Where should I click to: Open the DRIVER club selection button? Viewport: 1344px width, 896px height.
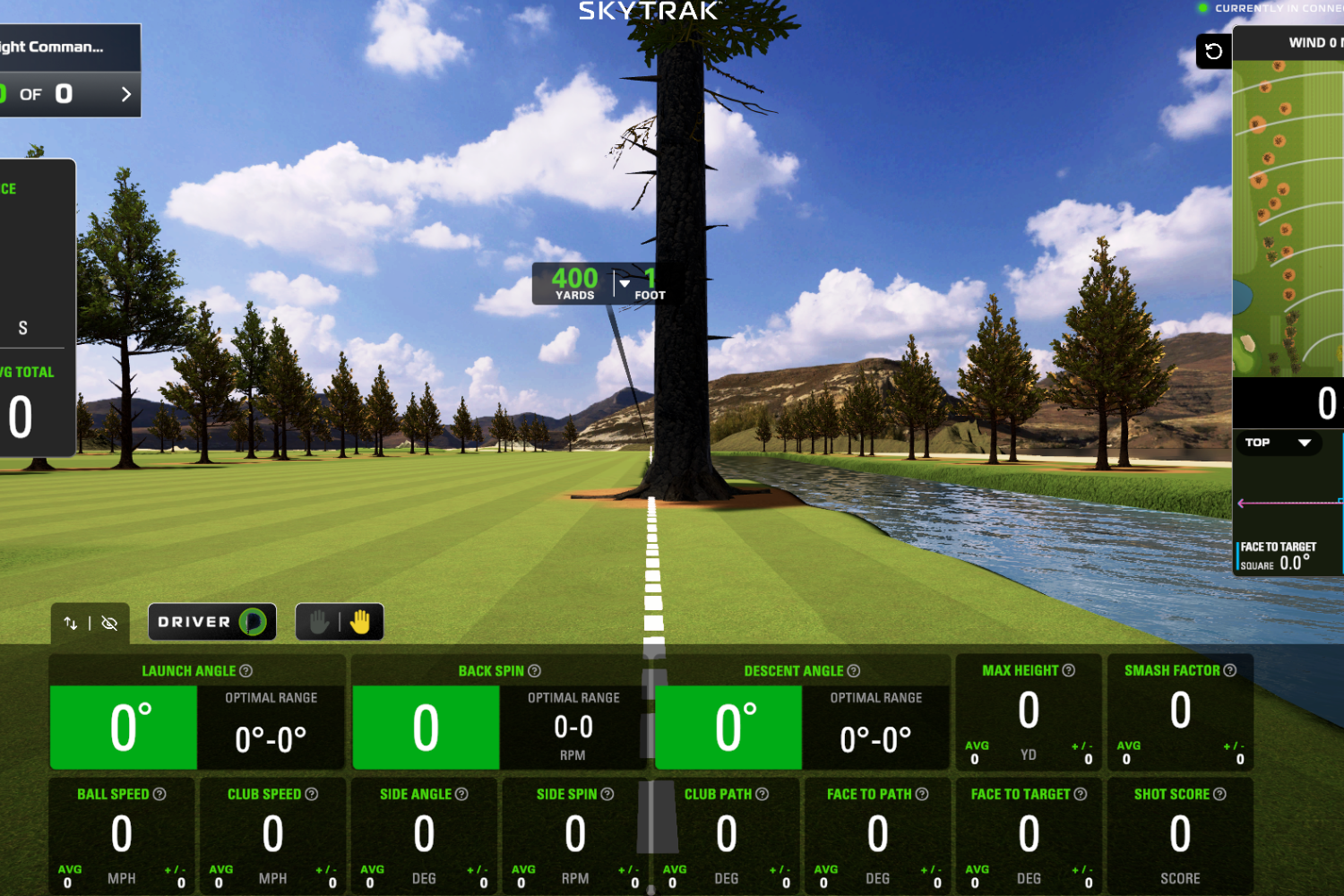point(211,621)
